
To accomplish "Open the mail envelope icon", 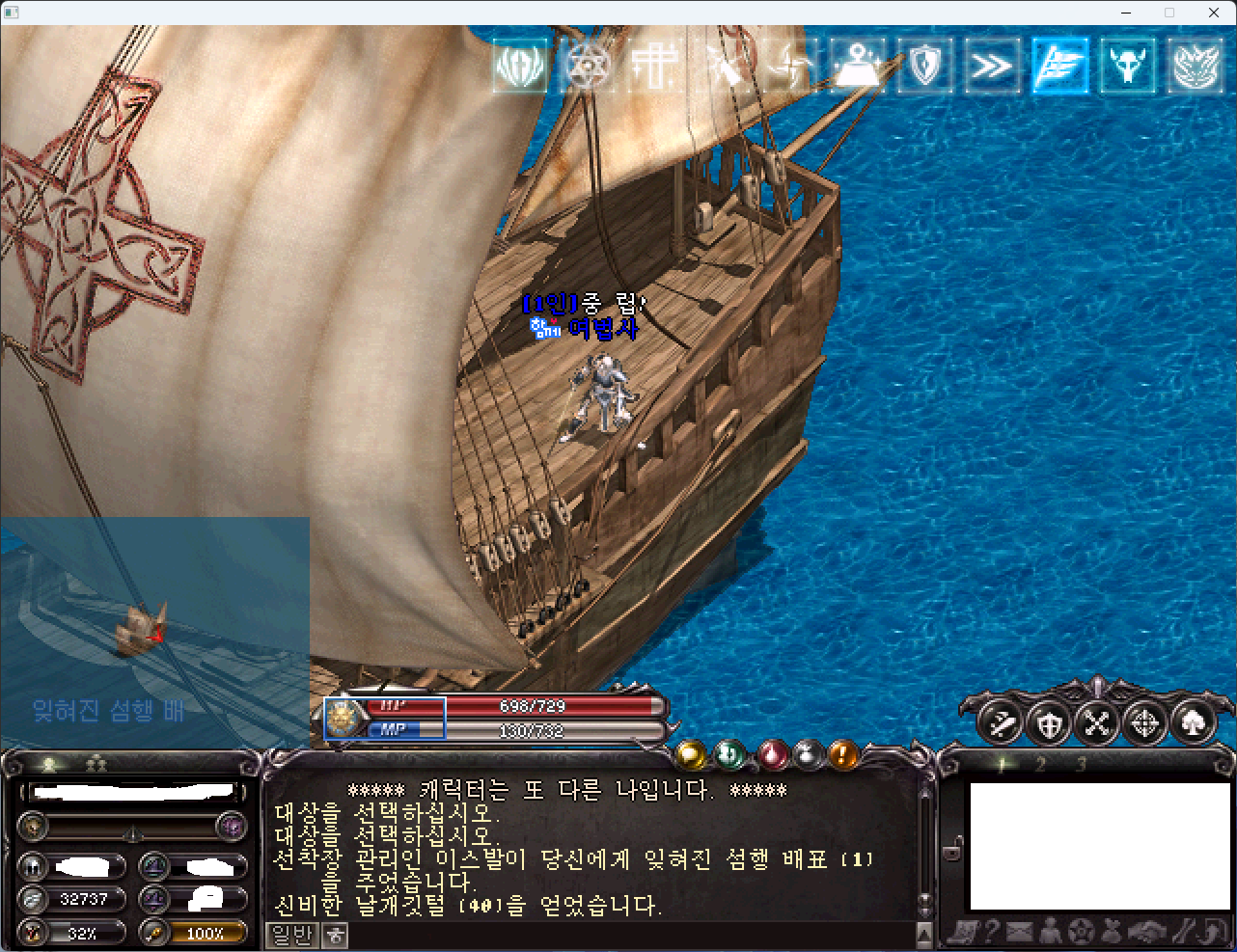I will [x=1020, y=932].
